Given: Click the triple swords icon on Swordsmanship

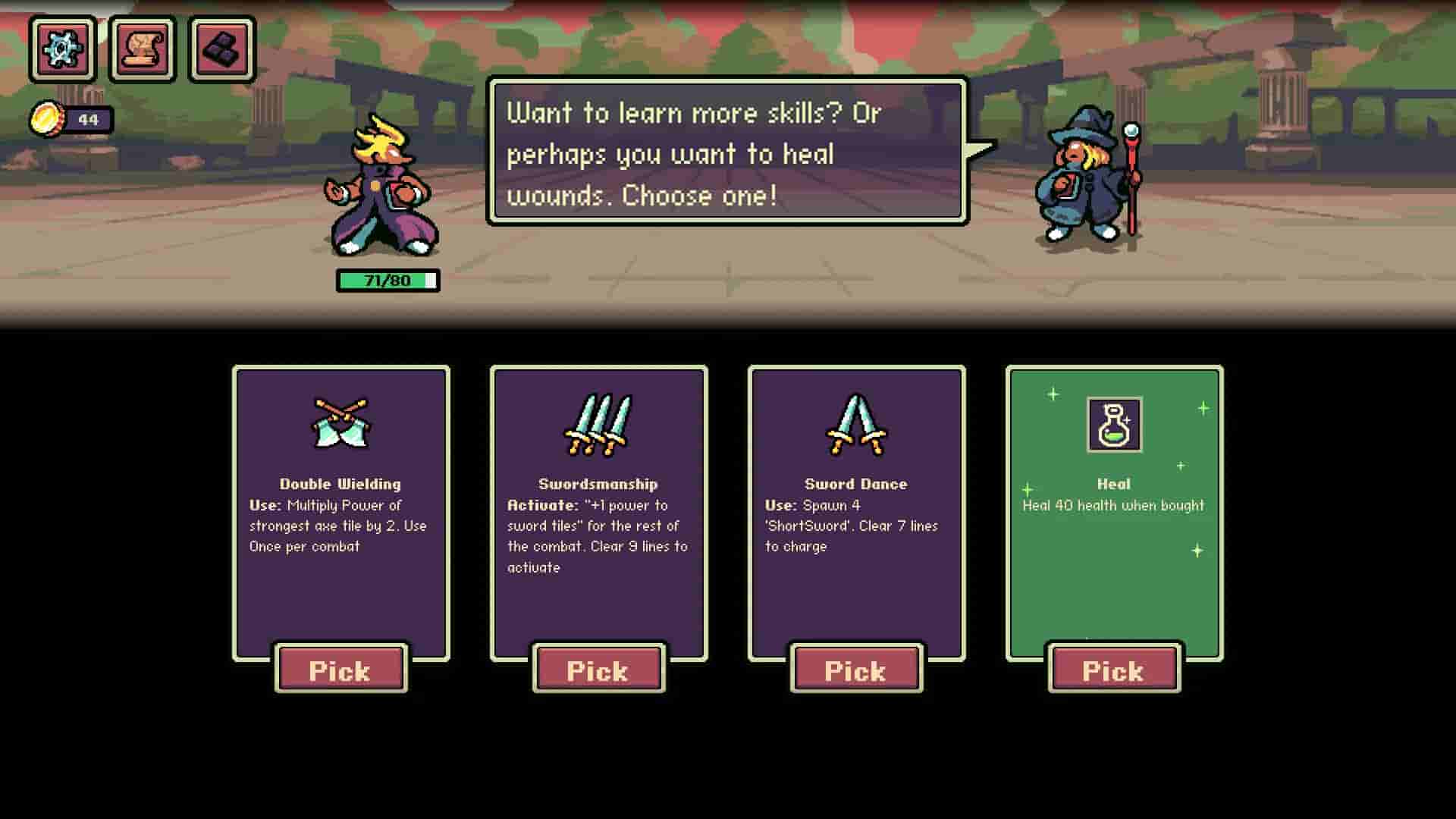Looking at the screenshot, I should click(x=598, y=425).
